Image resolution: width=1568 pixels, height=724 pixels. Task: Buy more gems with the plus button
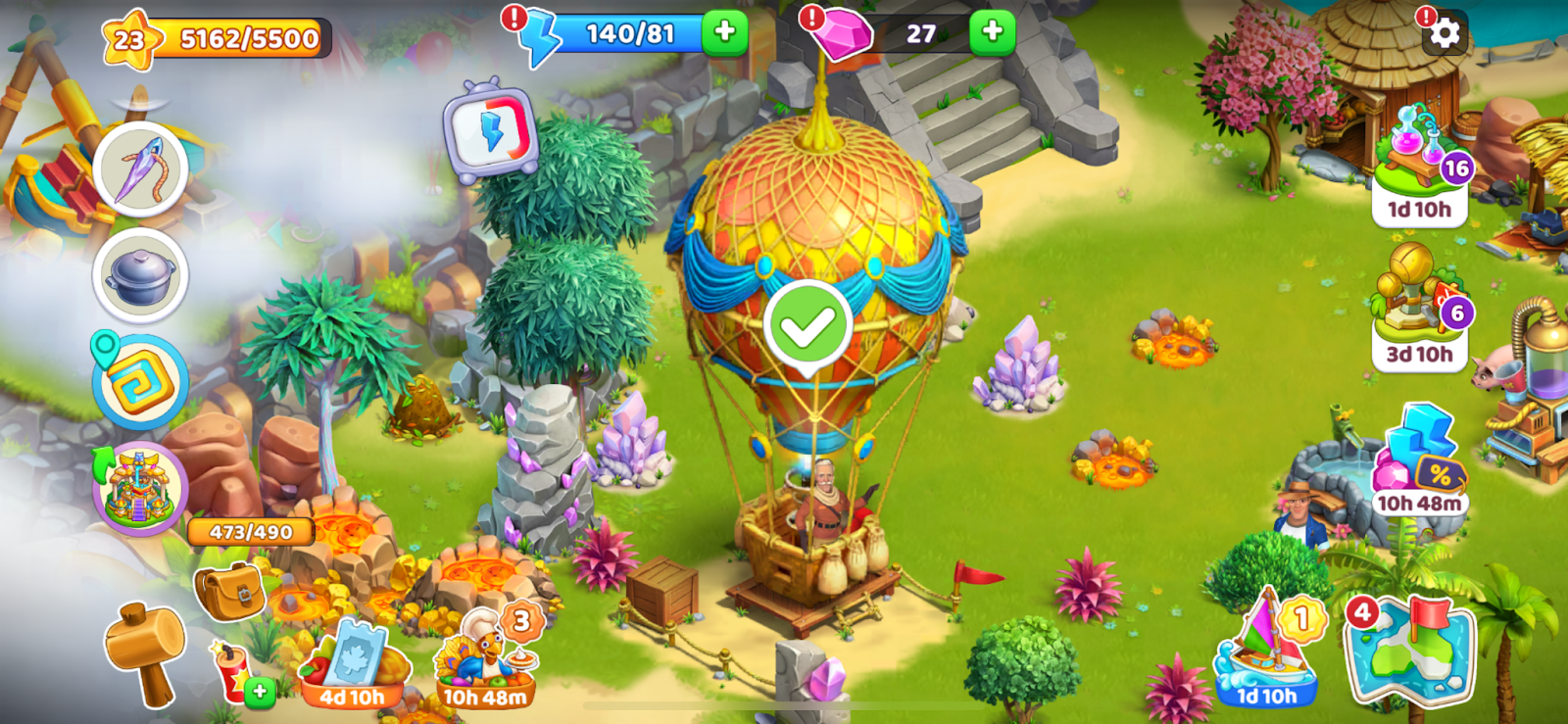[x=992, y=32]
